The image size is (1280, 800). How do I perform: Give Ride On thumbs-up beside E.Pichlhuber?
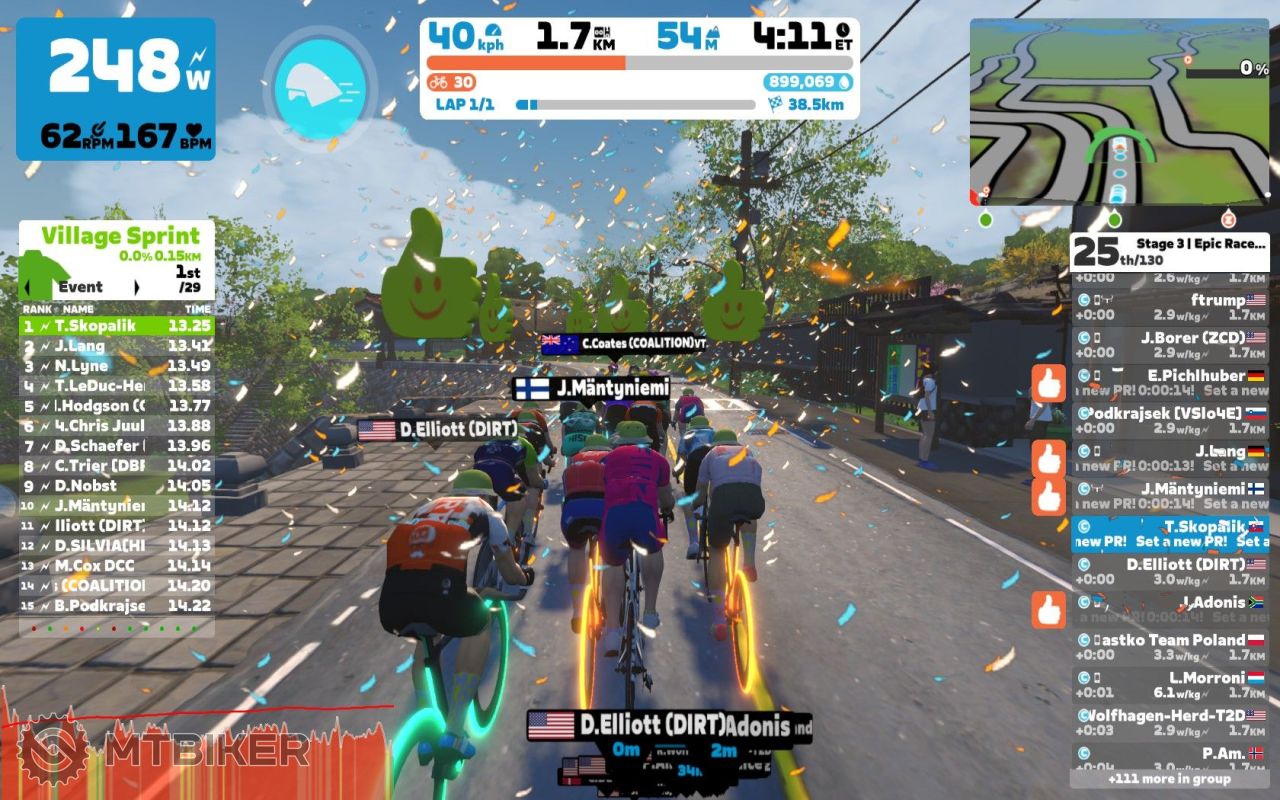(1049, 383)
